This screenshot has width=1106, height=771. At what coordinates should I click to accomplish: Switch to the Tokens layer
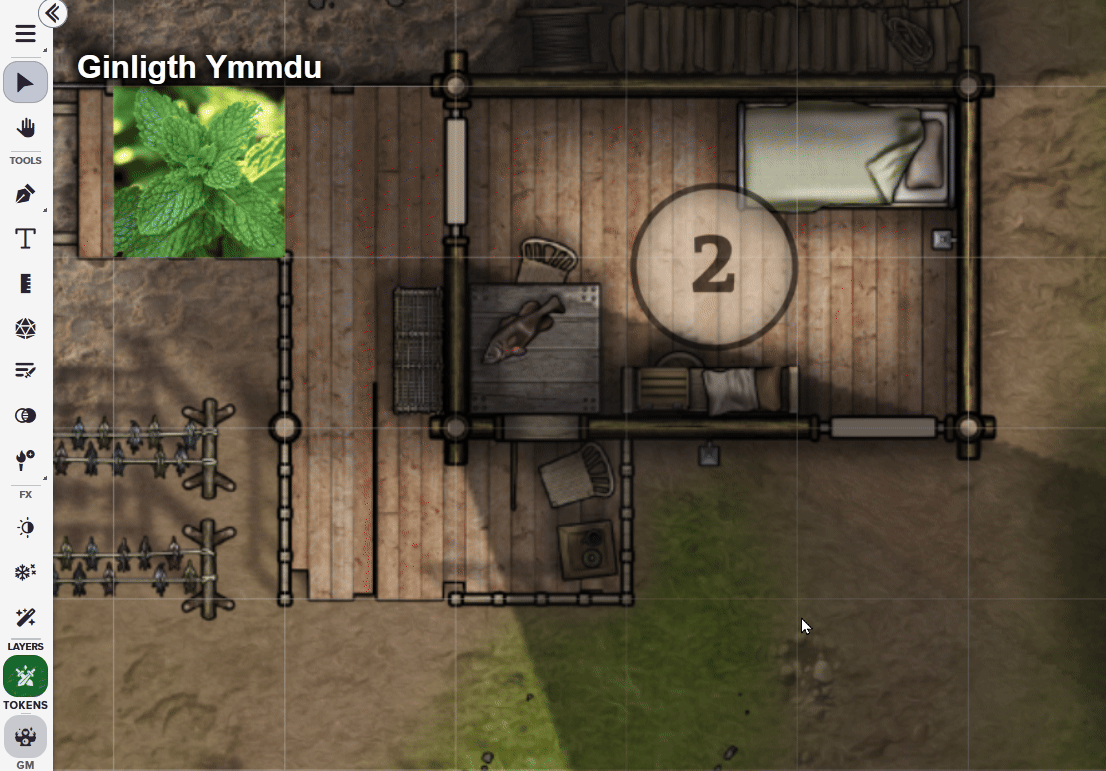pos(26,678)
